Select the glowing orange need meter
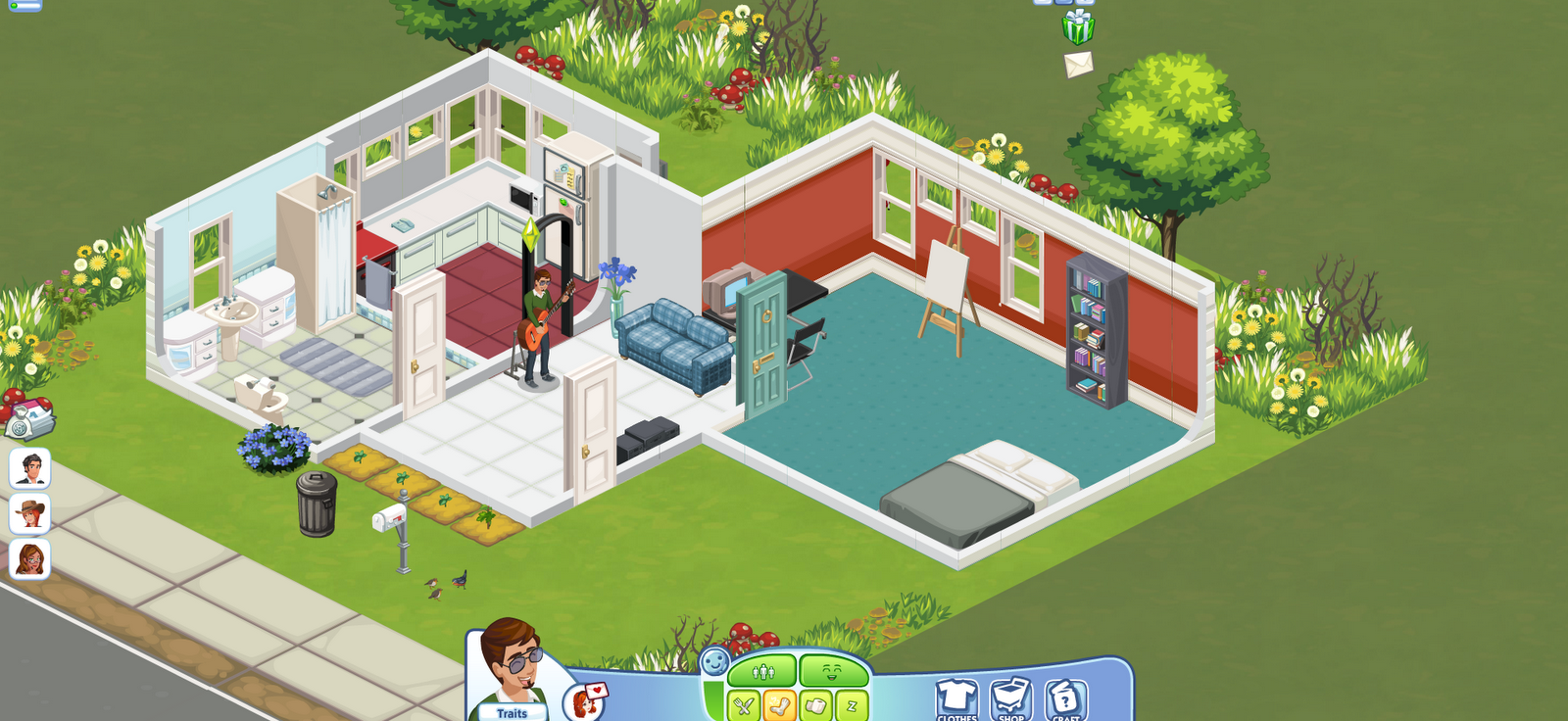Screen dimensions: 1568x721 [x=779, y=702]
